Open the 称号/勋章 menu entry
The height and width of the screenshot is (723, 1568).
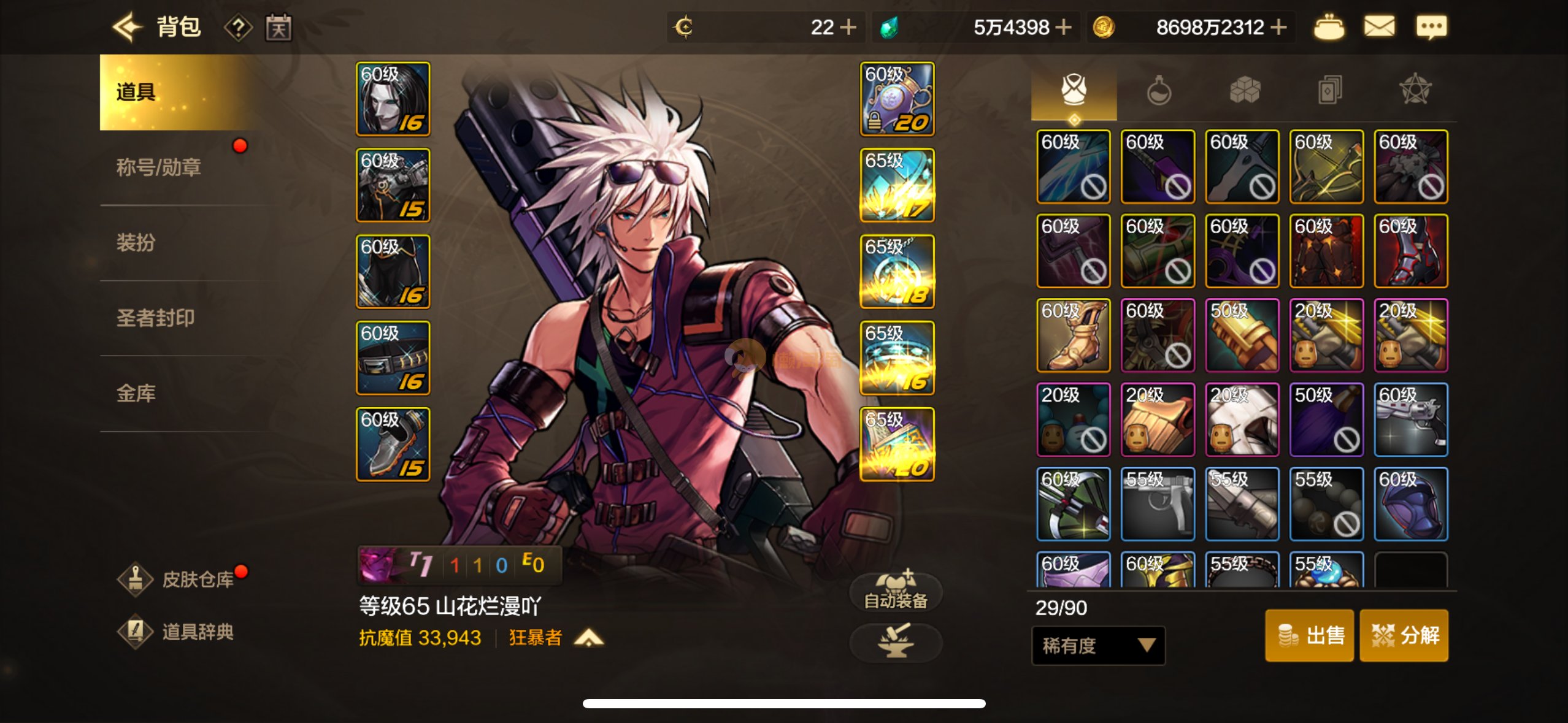click(159, 167)
